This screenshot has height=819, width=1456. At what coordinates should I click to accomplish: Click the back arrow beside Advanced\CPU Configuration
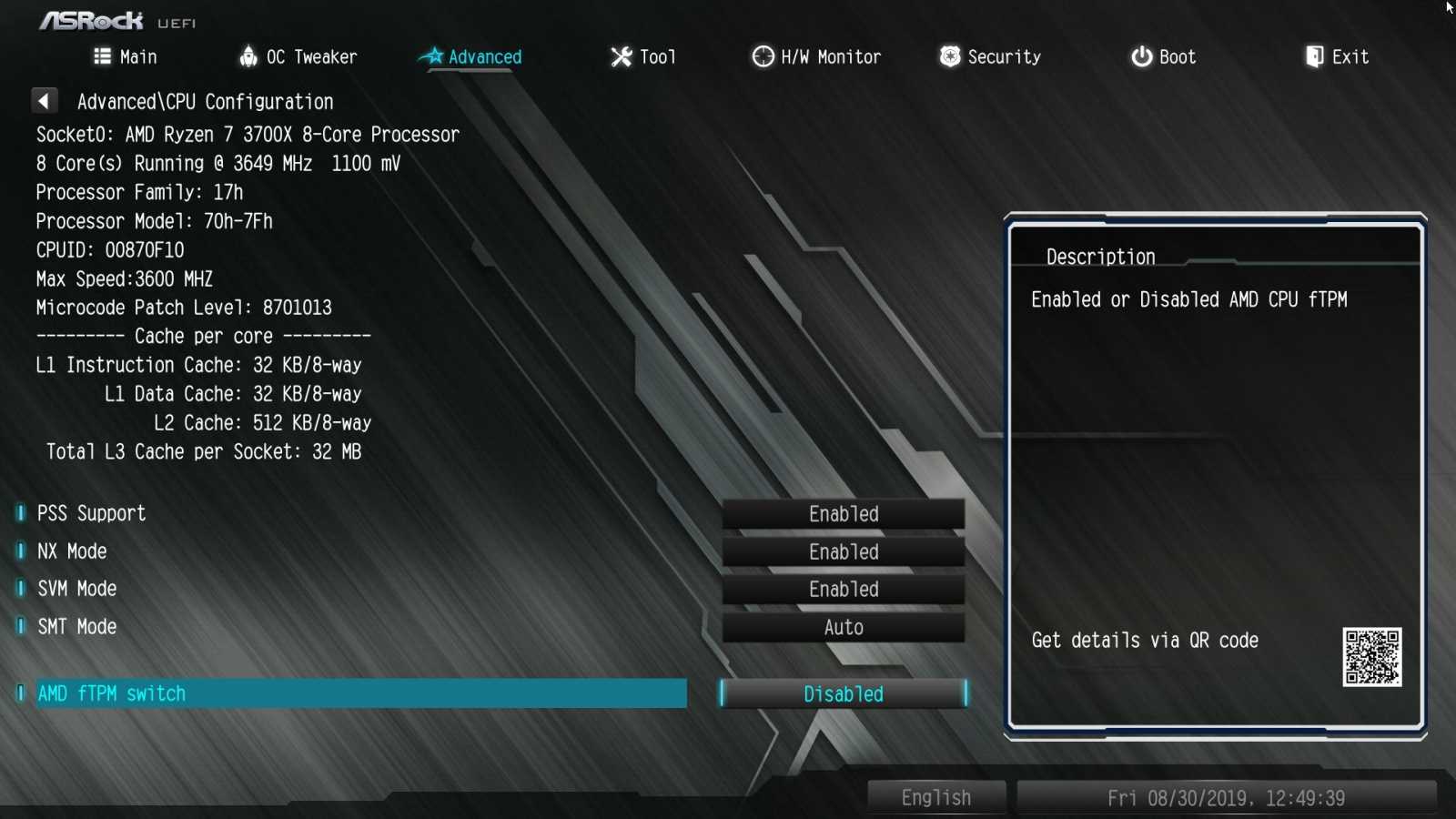coord(44,100)
